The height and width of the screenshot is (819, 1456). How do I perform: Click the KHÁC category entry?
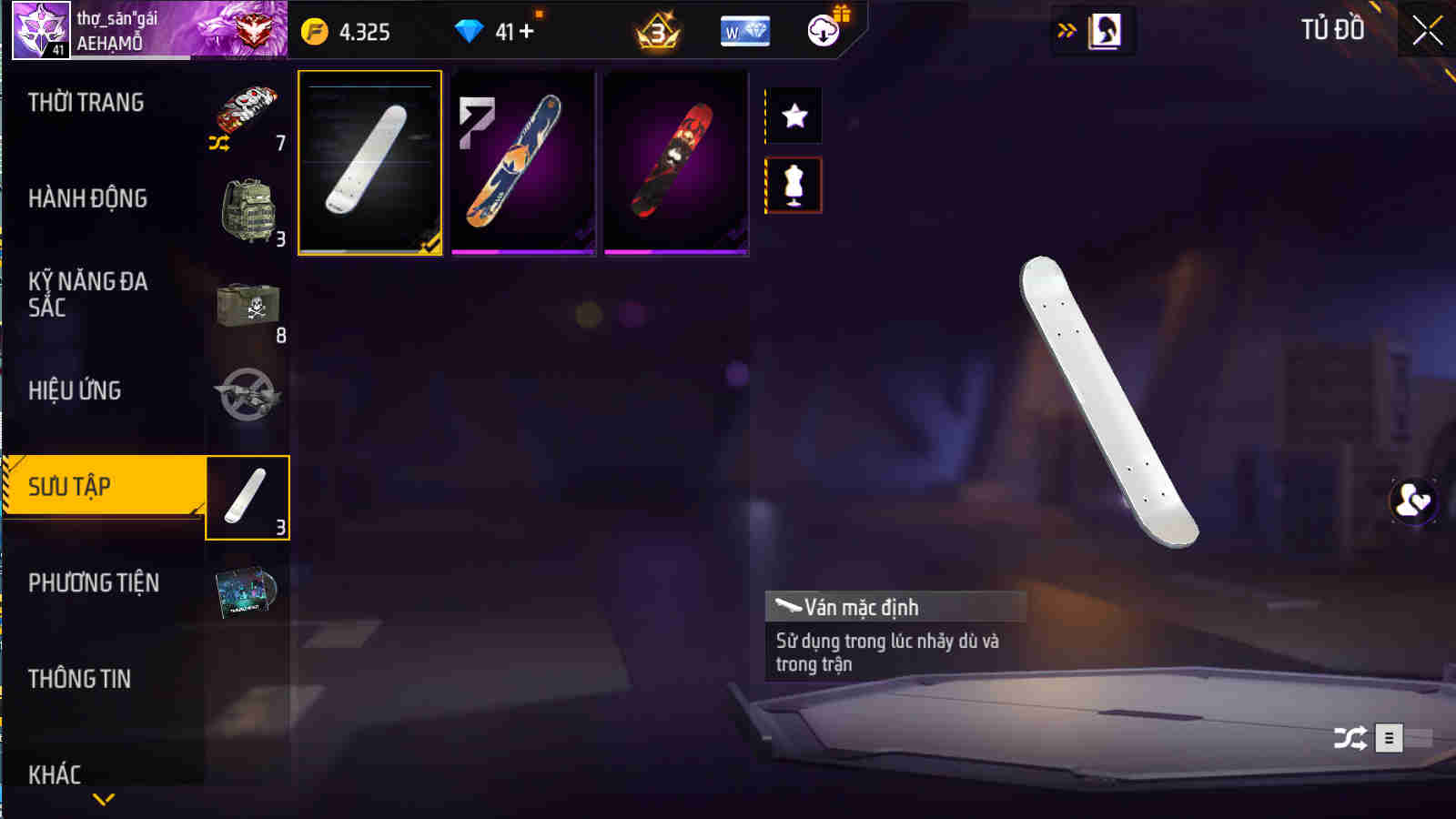(x=55, y=773)
